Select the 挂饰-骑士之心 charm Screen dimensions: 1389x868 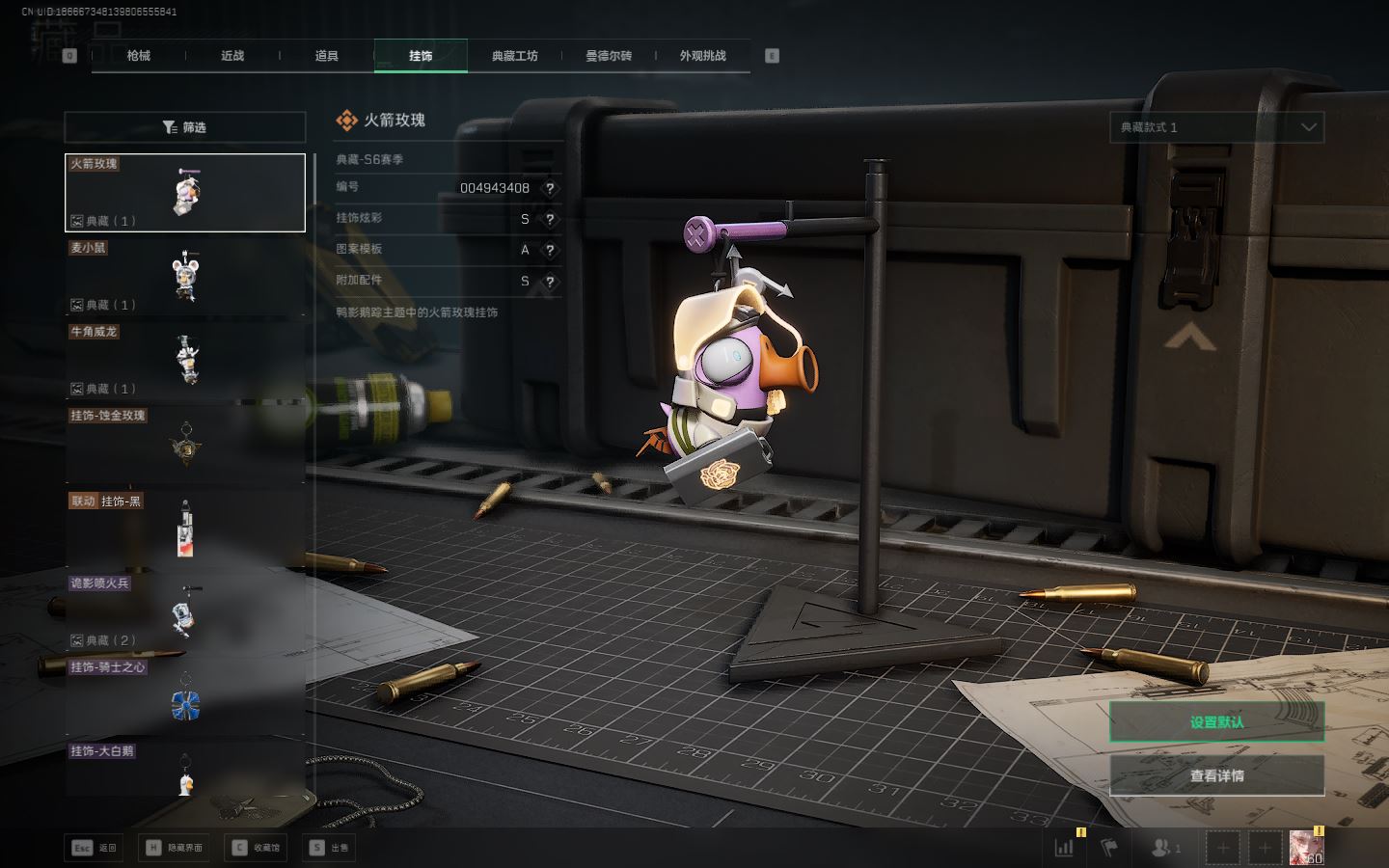(x=184, y=696)
